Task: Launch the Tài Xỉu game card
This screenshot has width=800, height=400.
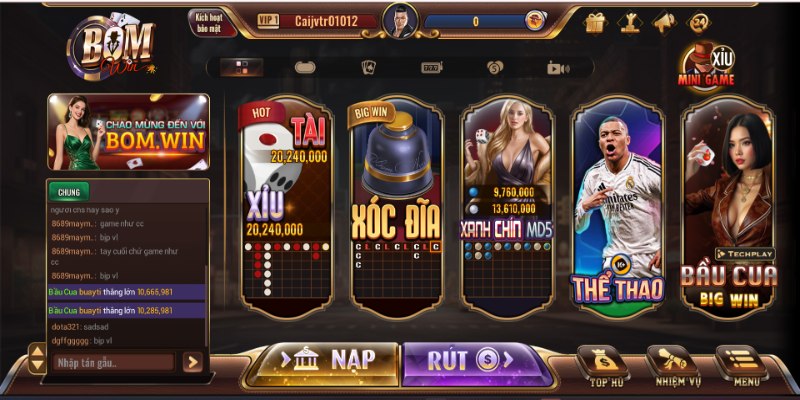Action: [x=285, y=205]
